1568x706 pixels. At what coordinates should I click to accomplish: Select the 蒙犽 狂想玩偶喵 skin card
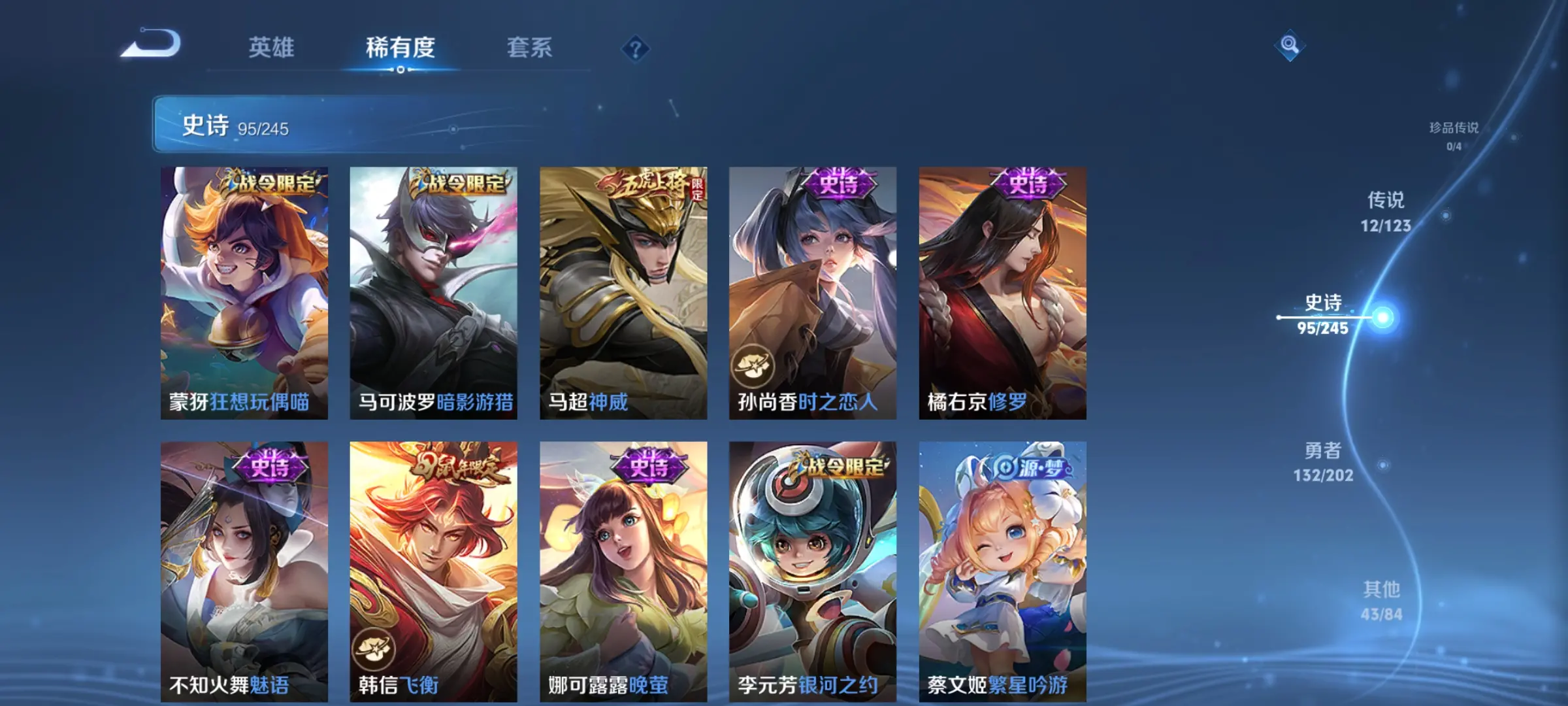(244, 292)
